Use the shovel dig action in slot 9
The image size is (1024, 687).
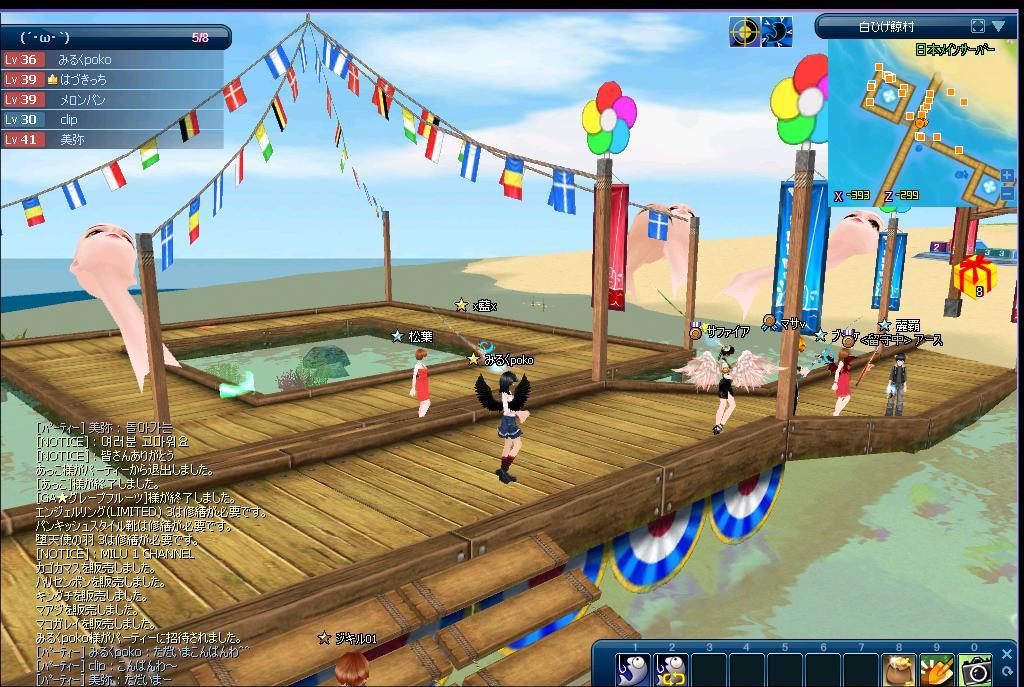[x=937, y=670]
